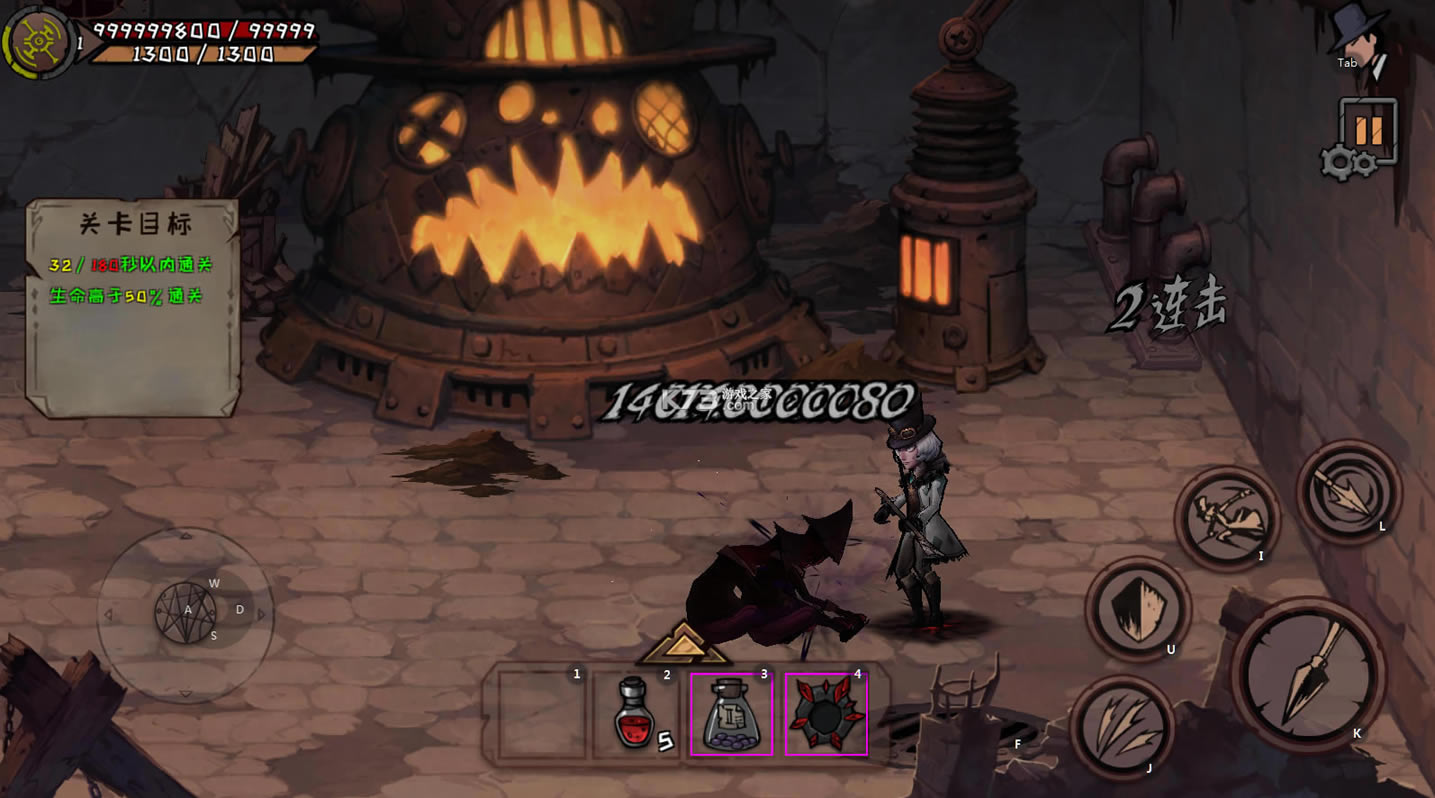Image resolution: width=1435 pixels, height=798 pixels.
Task: Expand the hotbar with the triangle arrow
Action: [685, 644]
